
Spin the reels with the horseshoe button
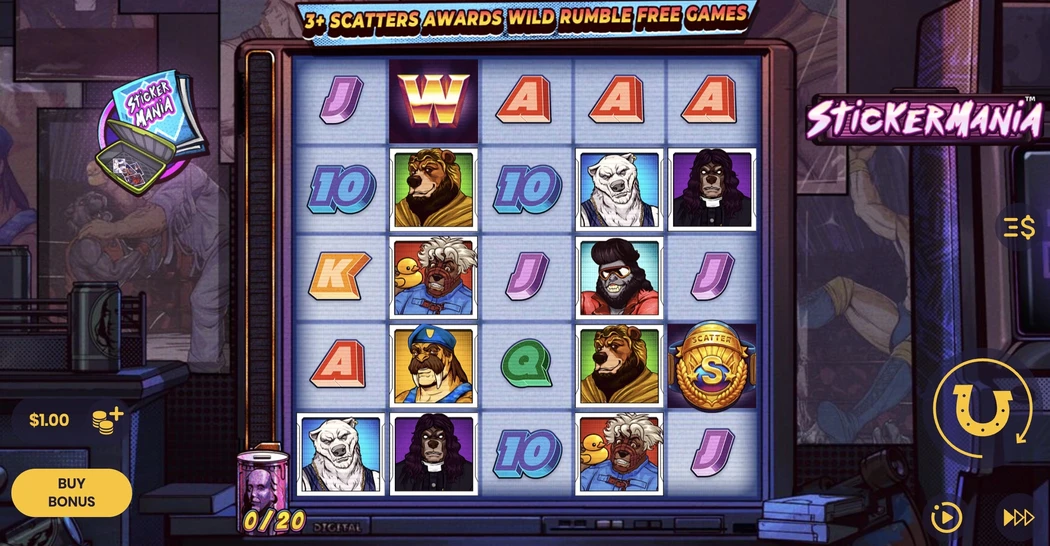click(983, 408)
